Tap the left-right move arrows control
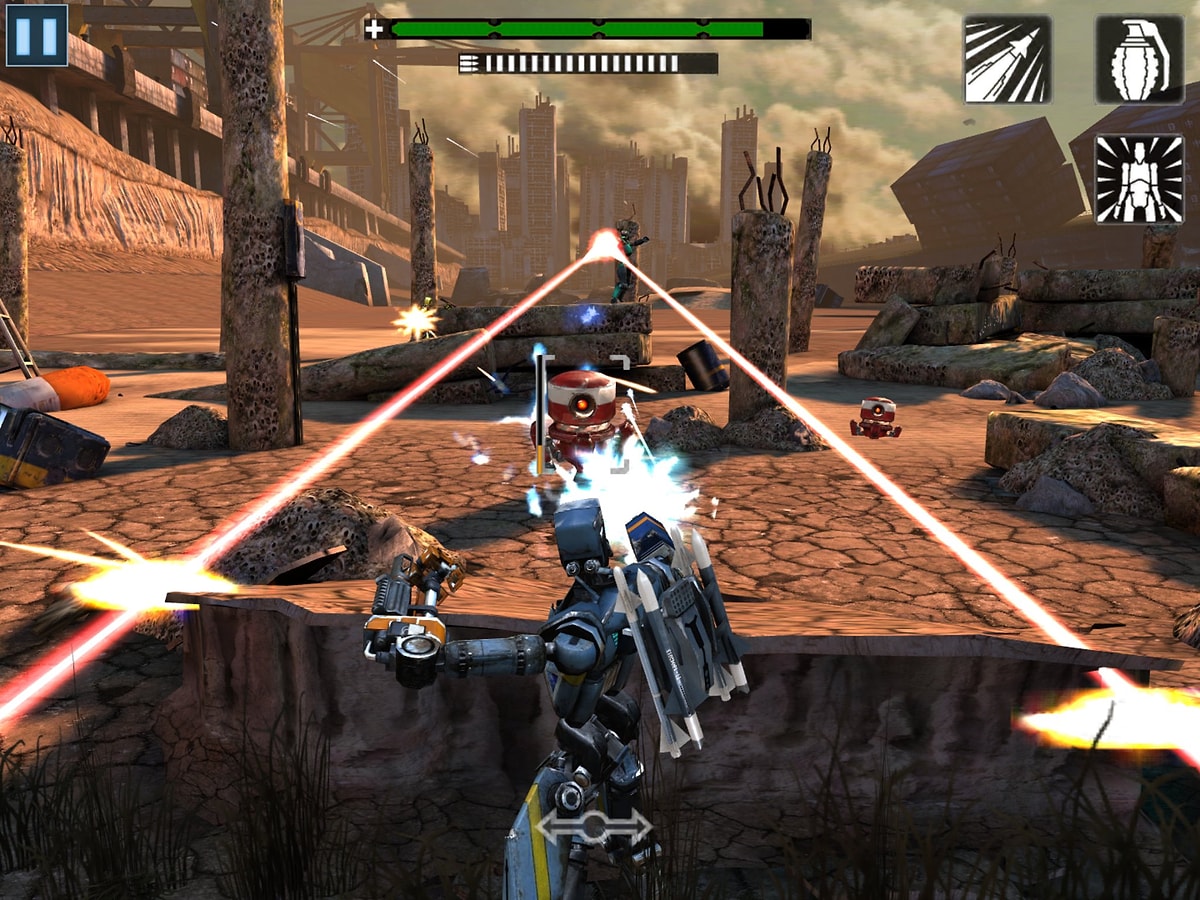Viewport: 1200px width, 900px height. 593,826
